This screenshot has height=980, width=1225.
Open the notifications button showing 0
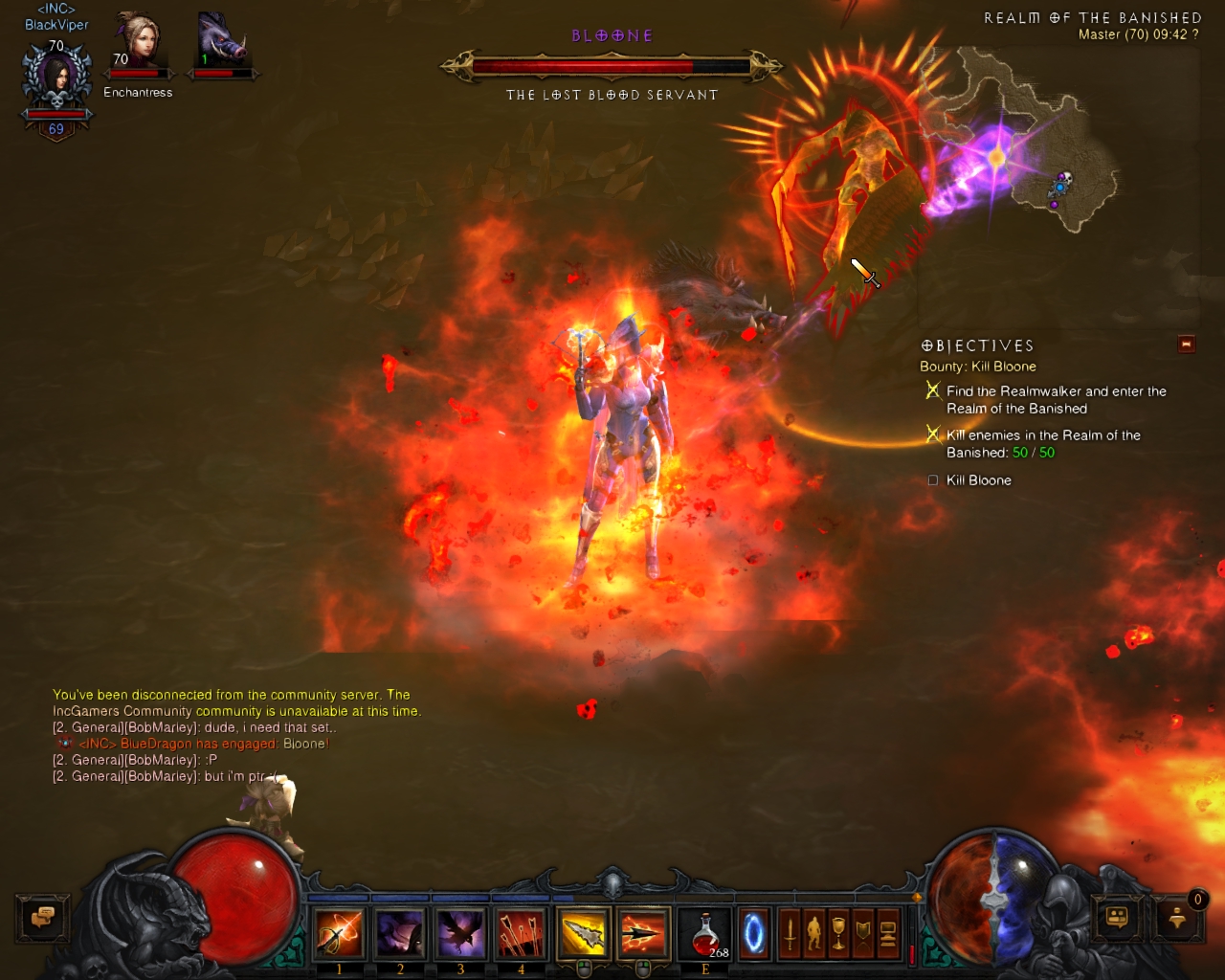coord(1178,919)
